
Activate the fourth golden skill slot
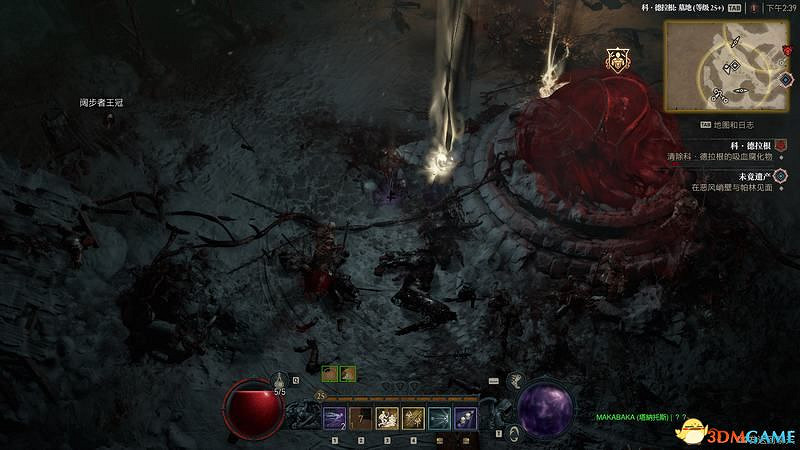click(413, 418)
